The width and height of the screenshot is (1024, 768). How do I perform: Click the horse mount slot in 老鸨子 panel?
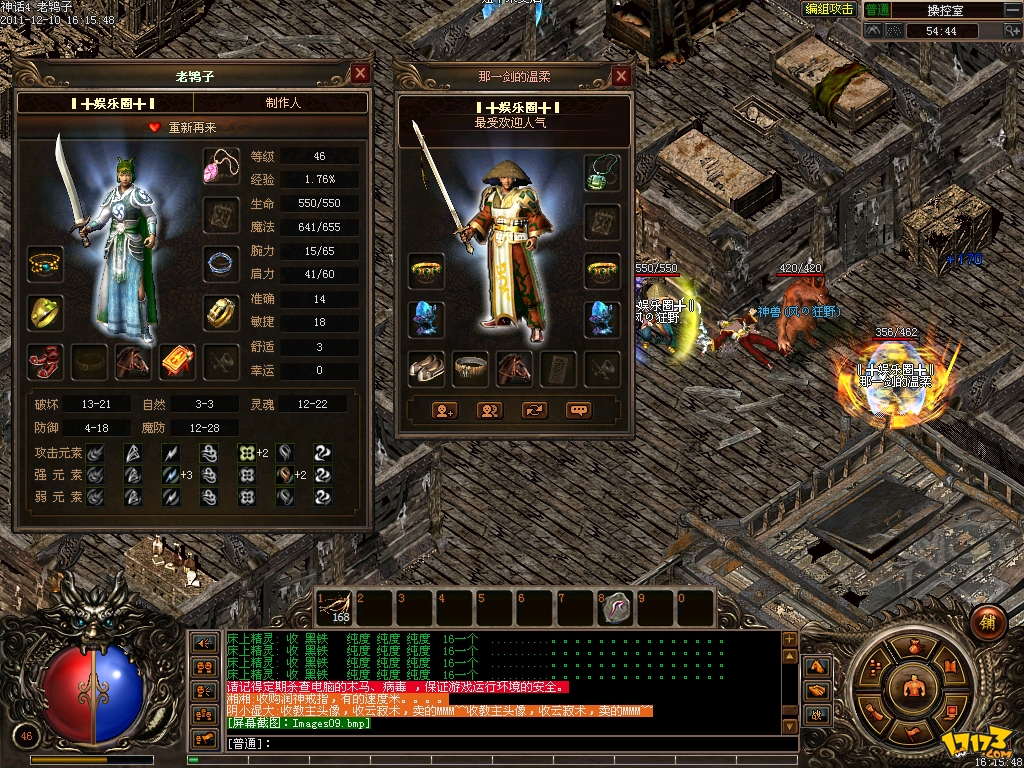133,362
